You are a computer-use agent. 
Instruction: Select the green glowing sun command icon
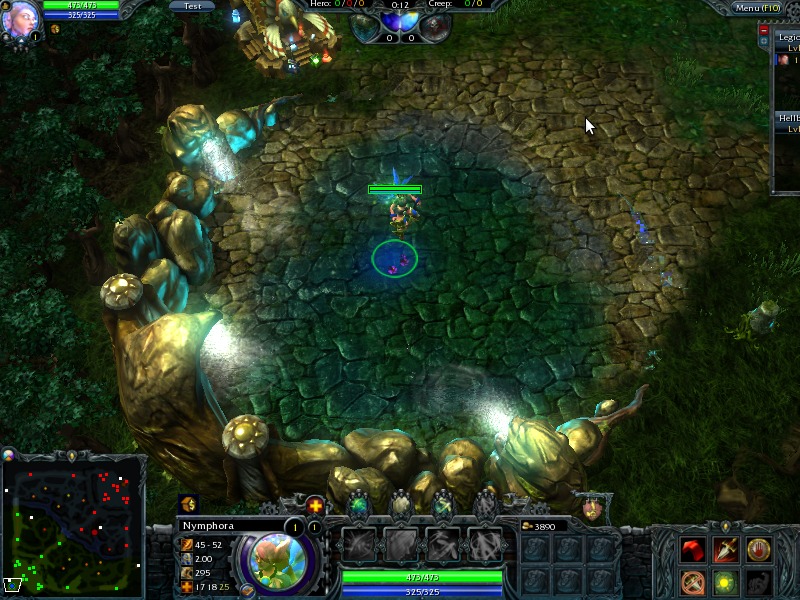(726, 582)
